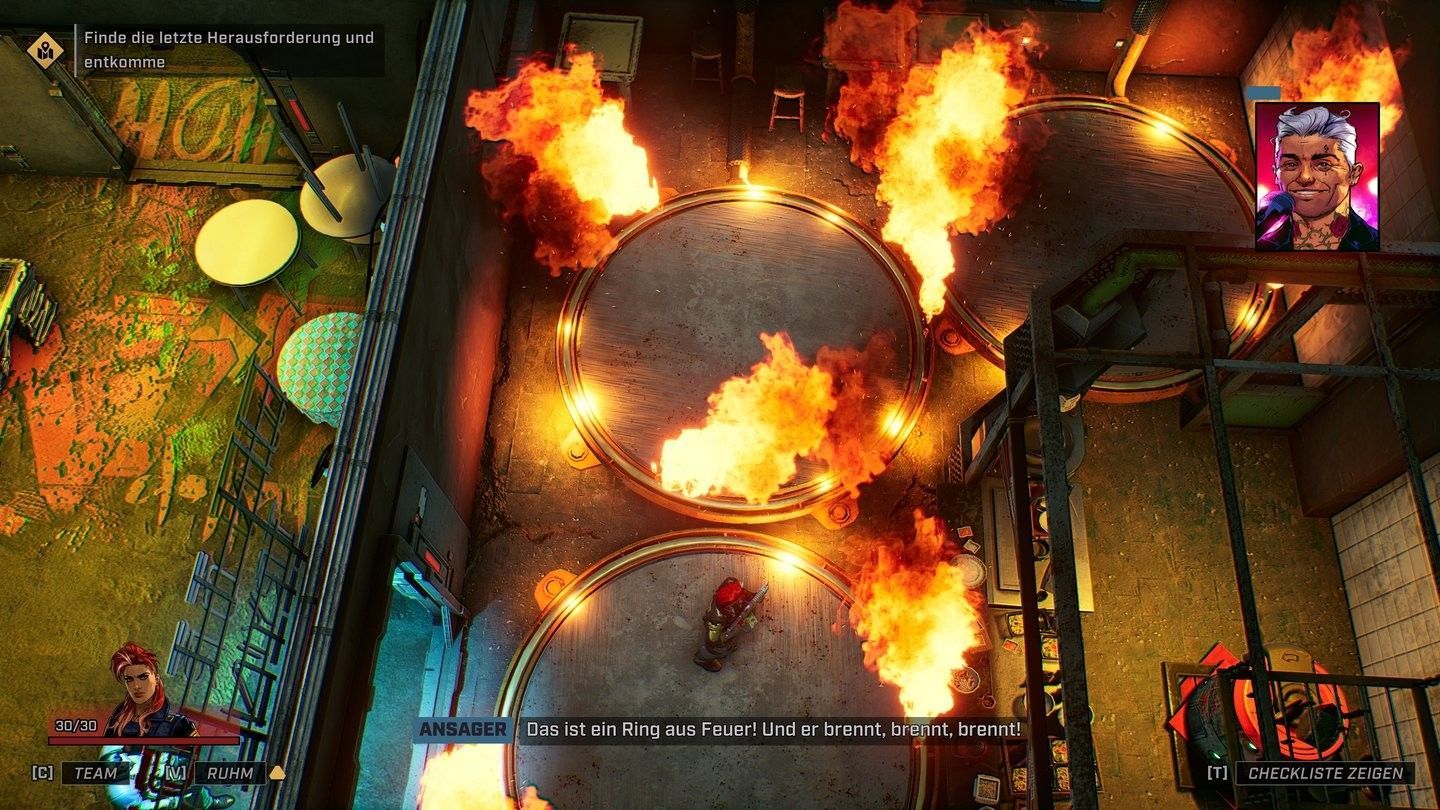This screenshot has height=810, width=1440.
Task: Click the announcer portrait with microphone
Action: (x=1317, y=176)
